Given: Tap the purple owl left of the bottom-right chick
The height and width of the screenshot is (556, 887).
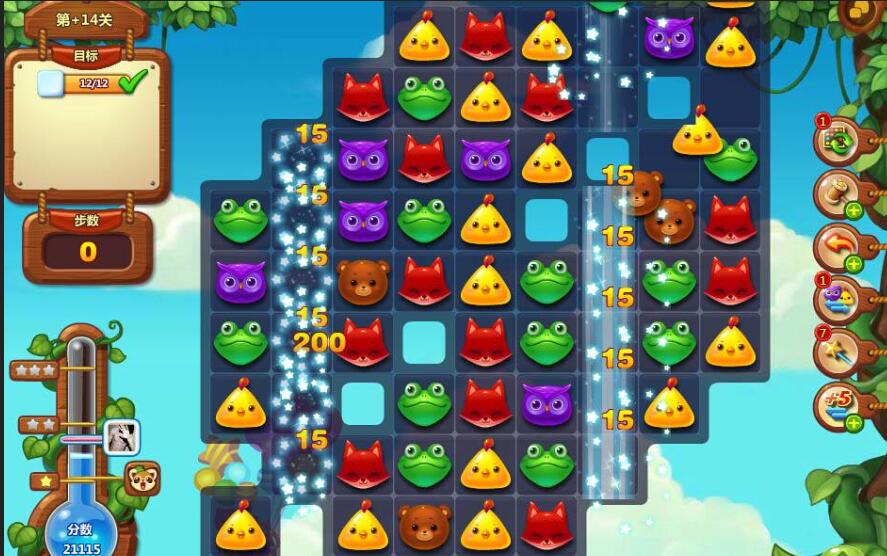Looking at the screenshot, I should pyautogui.click(x=546, y=403).
